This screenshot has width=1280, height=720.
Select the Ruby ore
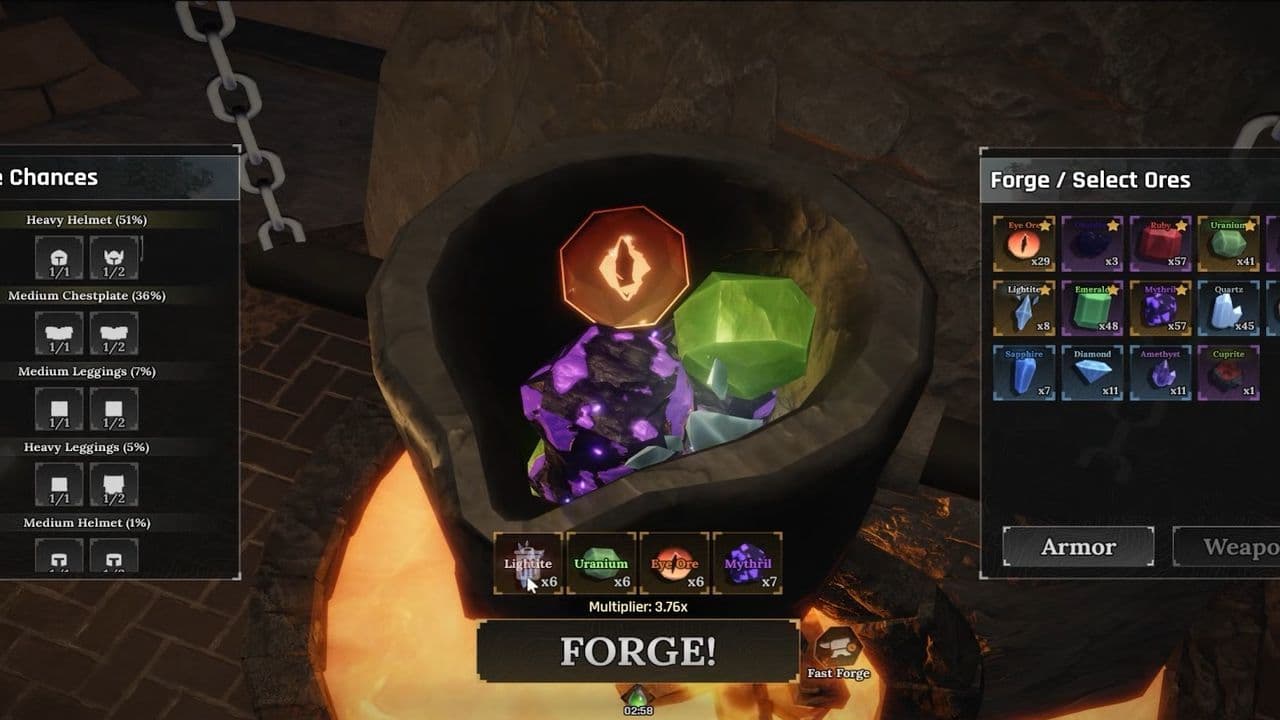pyautogui.click(x=1160, y=243)
